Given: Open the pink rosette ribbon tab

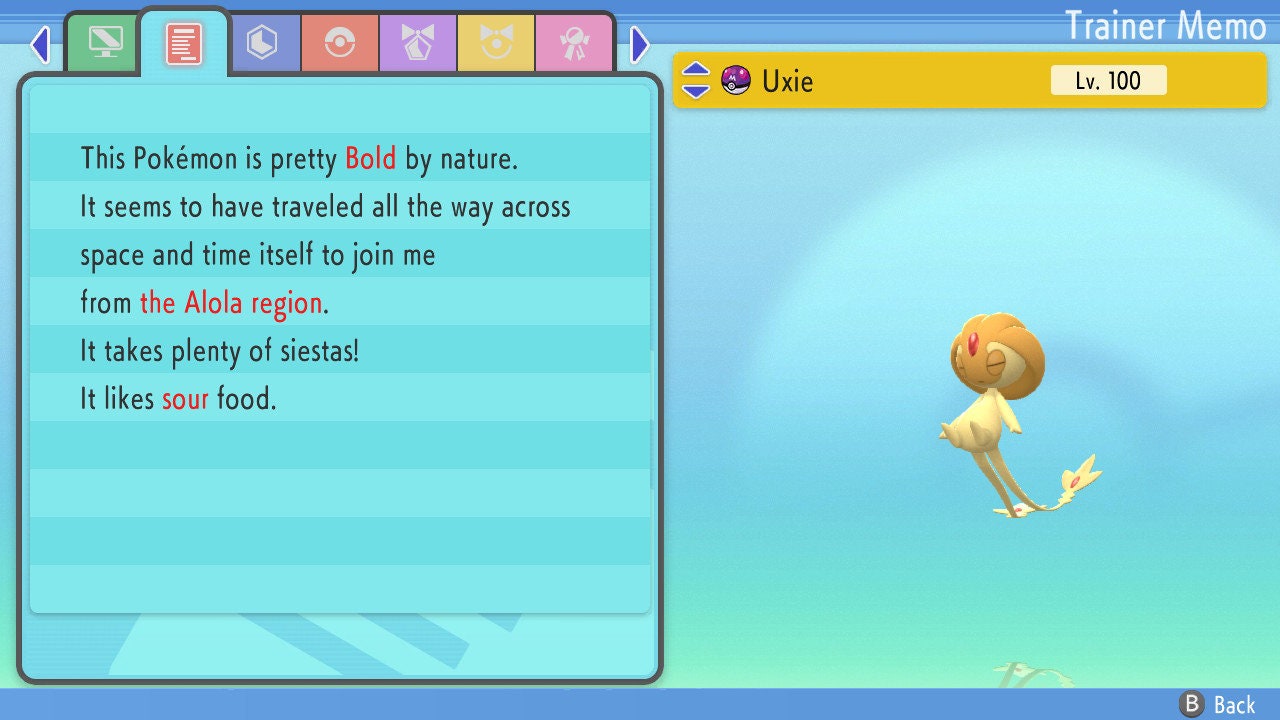Looking at the screenshot, I should [x=574, y=43].
